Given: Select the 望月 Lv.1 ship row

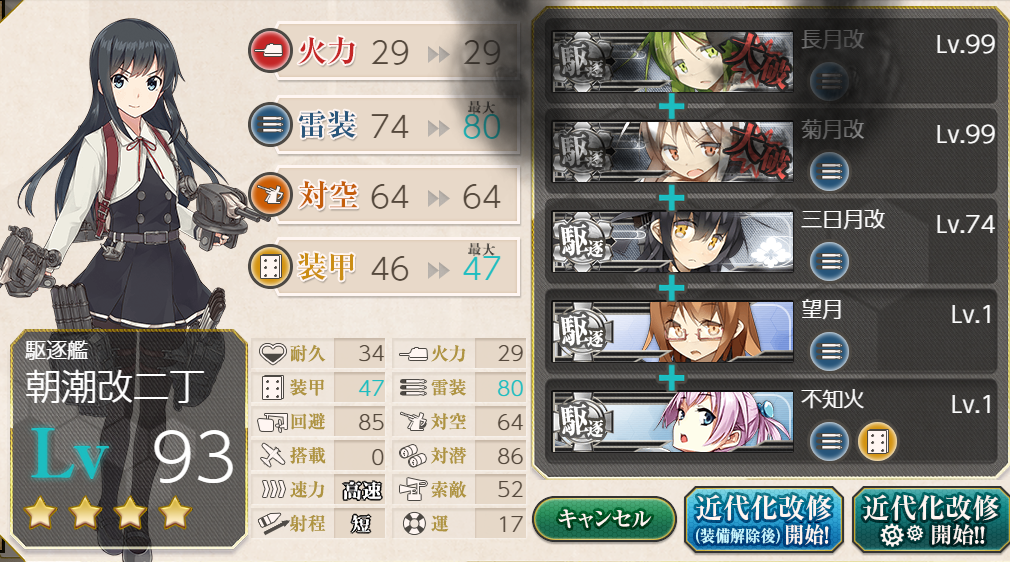Looking at the screenshot, I should coord(770,333).
